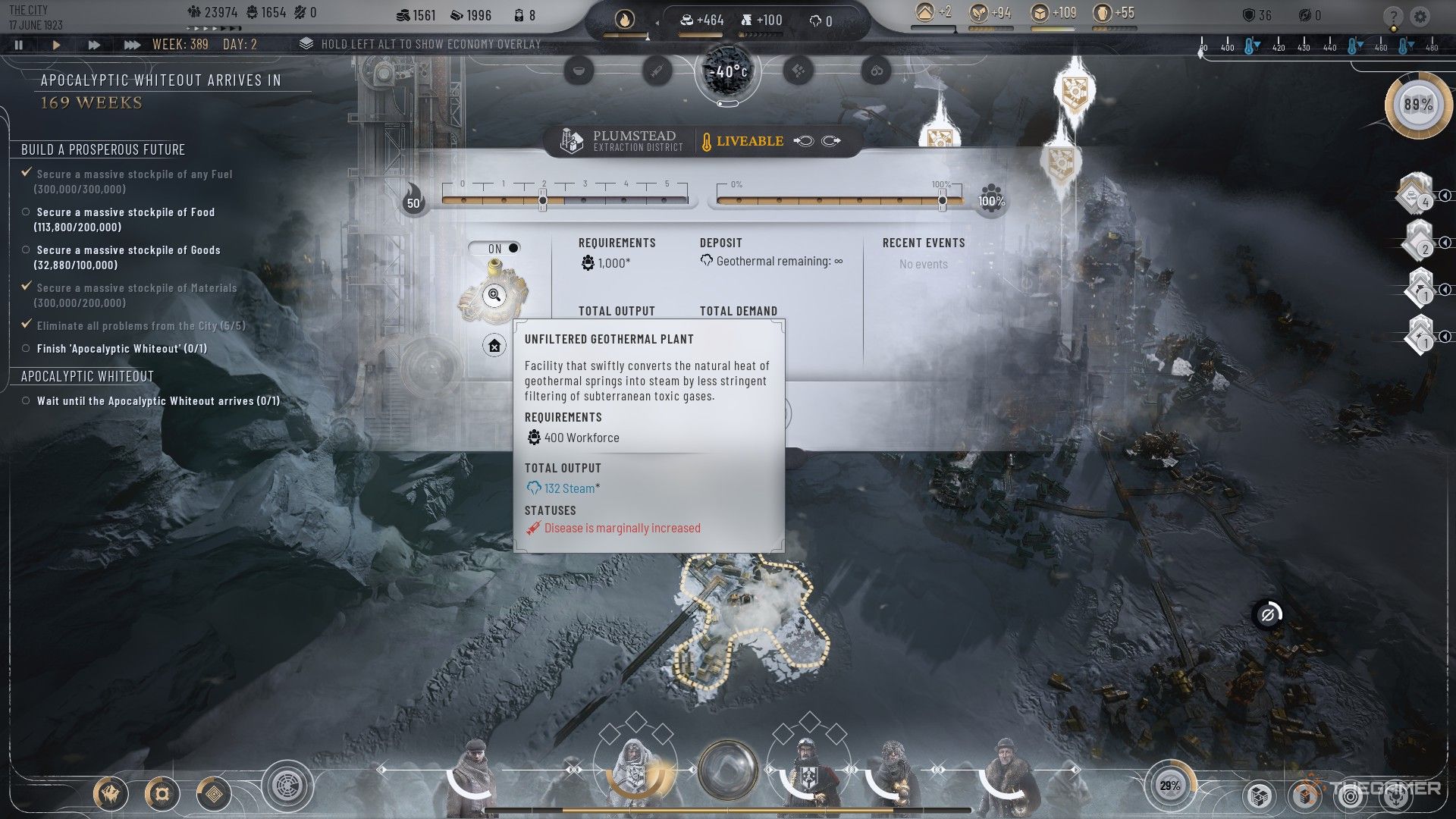Image resolution: width=1456 pixels, height=819 pixels.
Task: Adjust the district workforce percentage slider handle
Action: click(x=942, y=201)
